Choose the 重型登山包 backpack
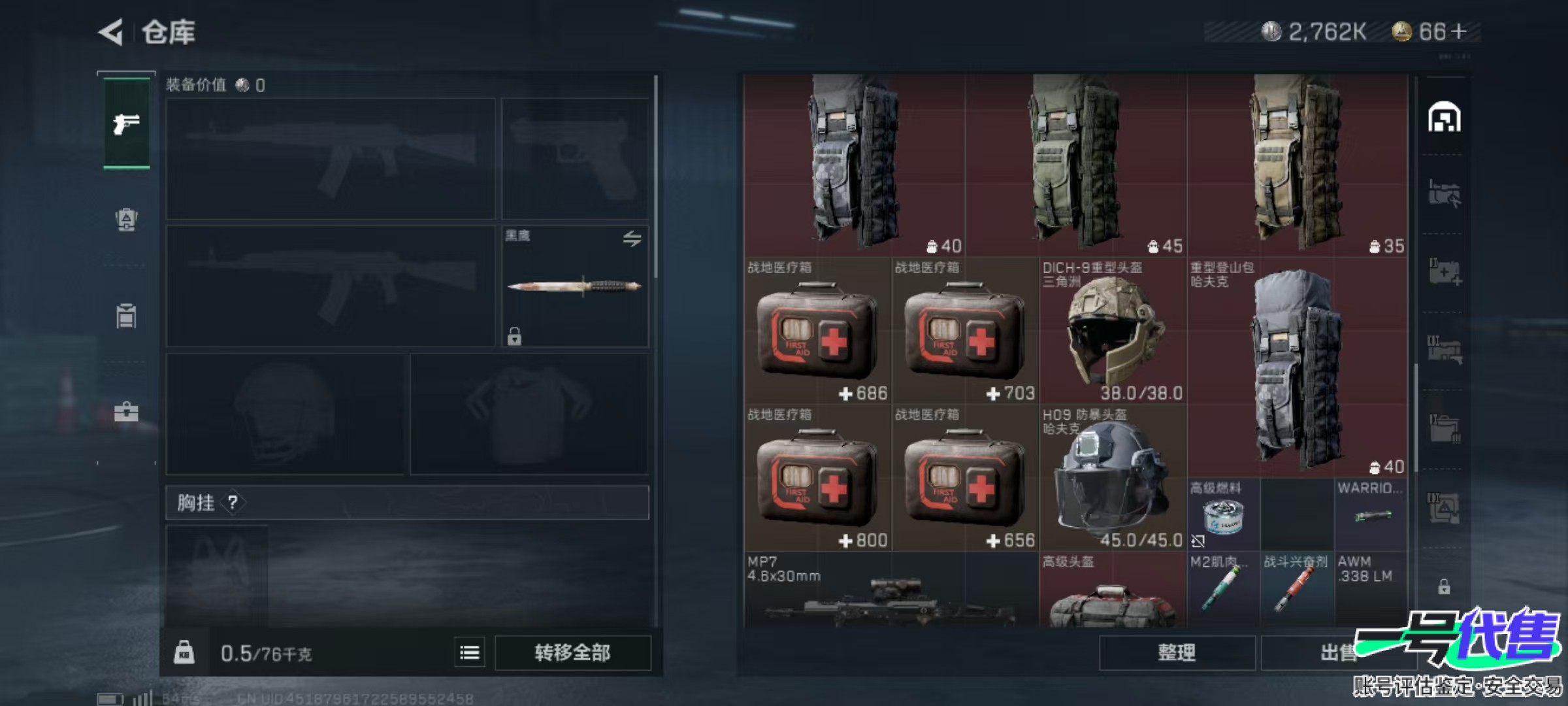Screen dimensions: 1568x706 [1296, 366]
